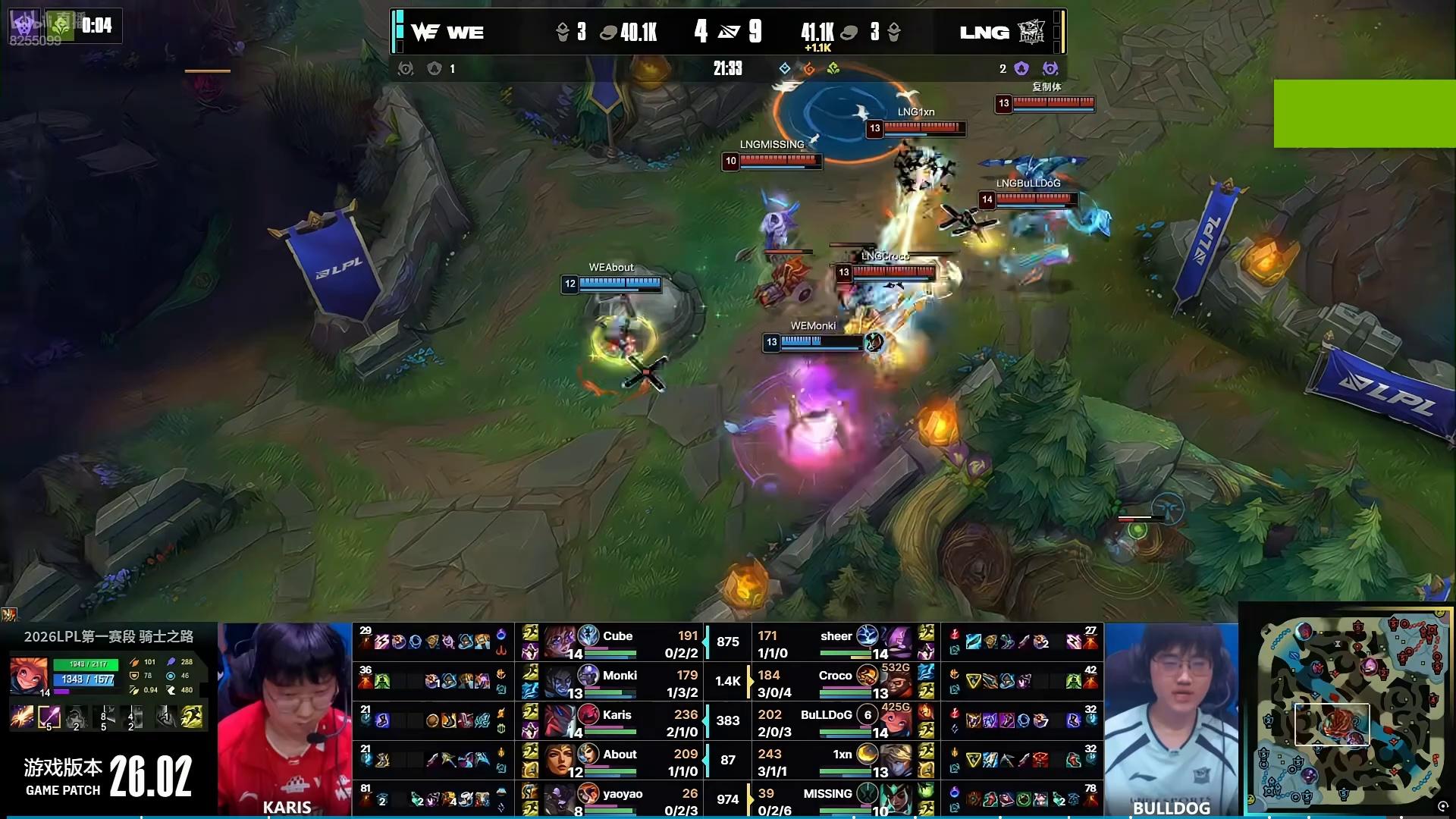Click the streamer avatar icon in the top-left overlay

pyautogui.click(x=21, y=24)
